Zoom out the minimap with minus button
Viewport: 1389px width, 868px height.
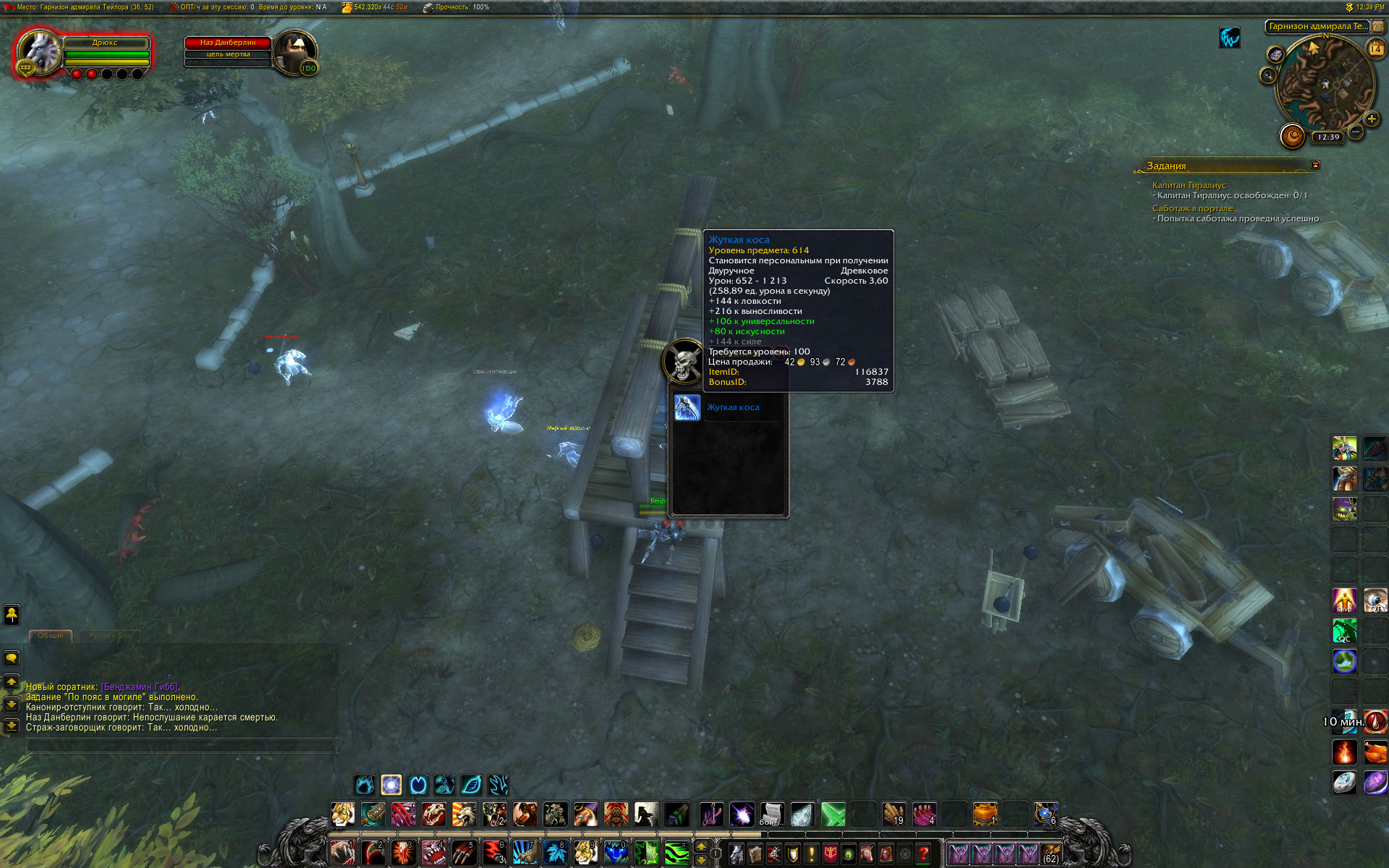click(x=1356, y=132)
